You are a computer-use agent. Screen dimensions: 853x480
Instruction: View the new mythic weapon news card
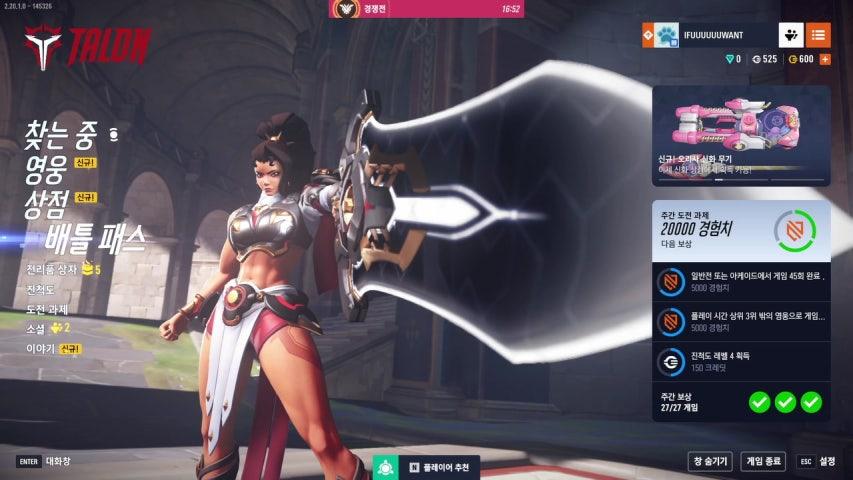point(741,136)
